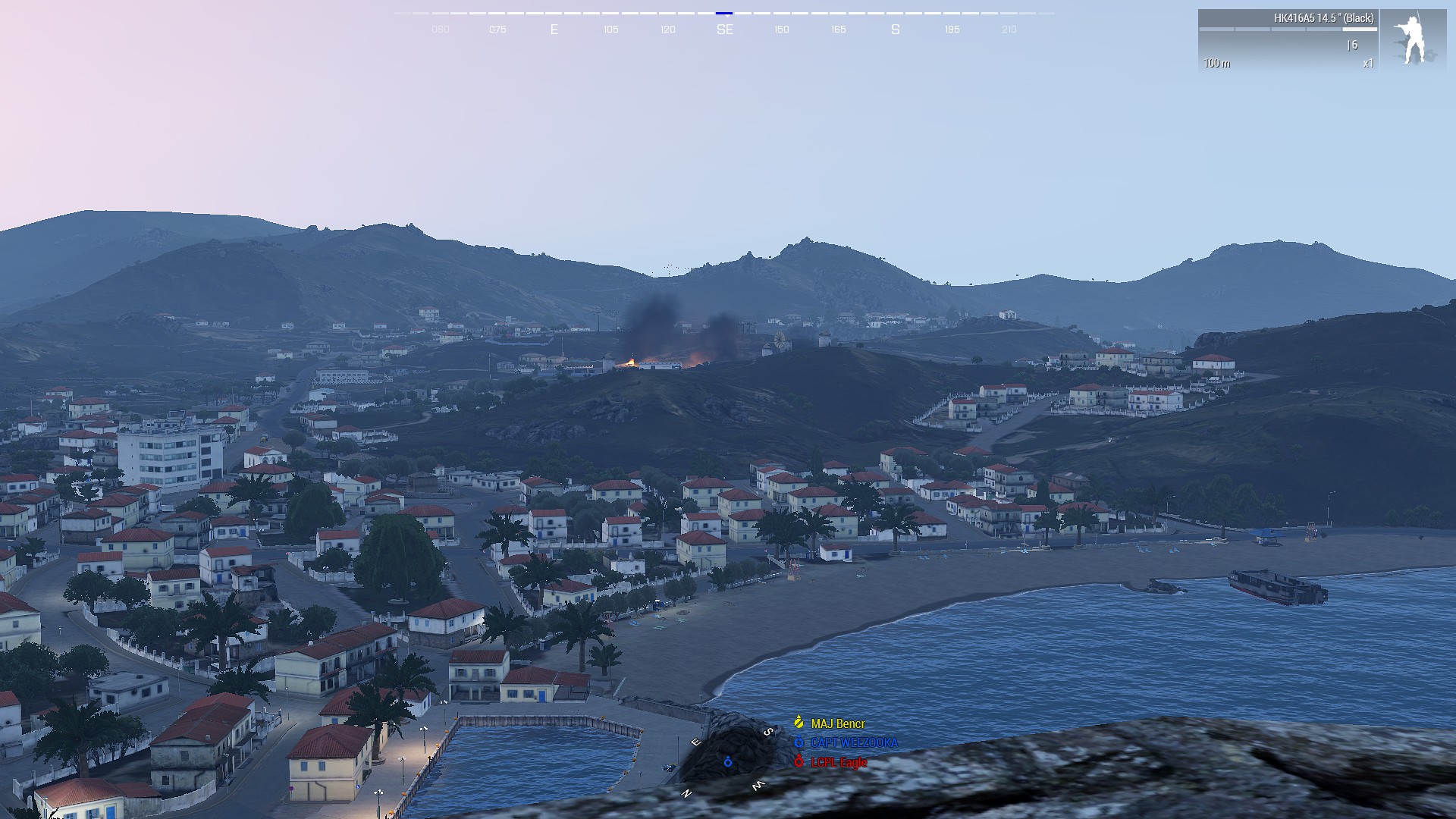Click the S letter on the mini compass
The width and height of the screenshot is (1456, 819).
[x=767, y=731]
